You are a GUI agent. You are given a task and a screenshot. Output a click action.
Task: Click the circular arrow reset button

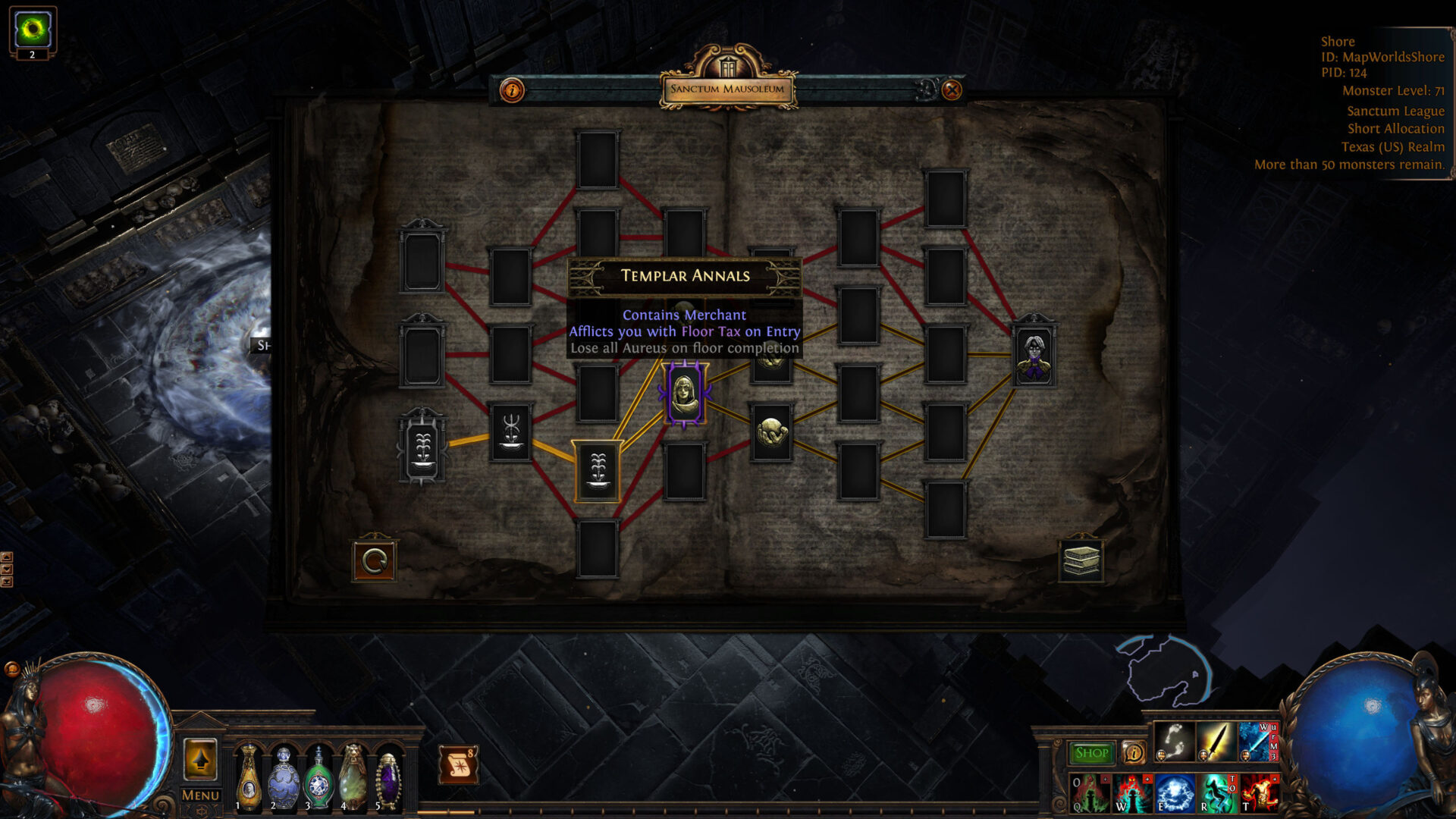tap(374, 561)
